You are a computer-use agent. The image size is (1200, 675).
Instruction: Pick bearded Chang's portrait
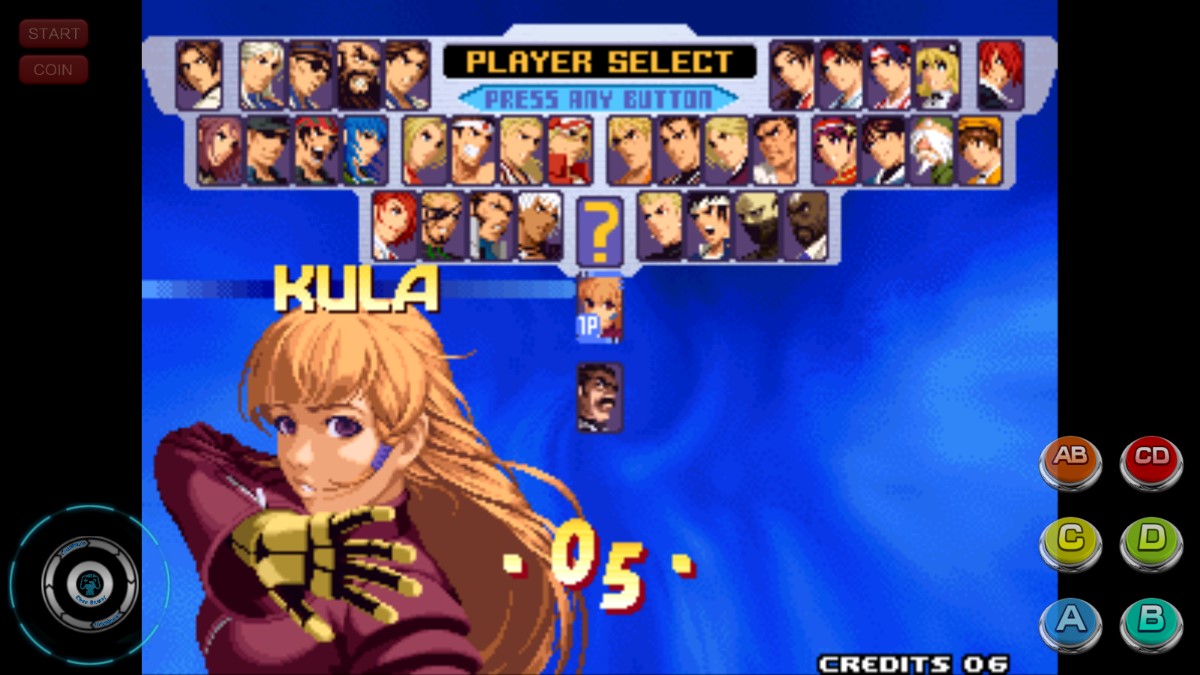click(359, 74)
